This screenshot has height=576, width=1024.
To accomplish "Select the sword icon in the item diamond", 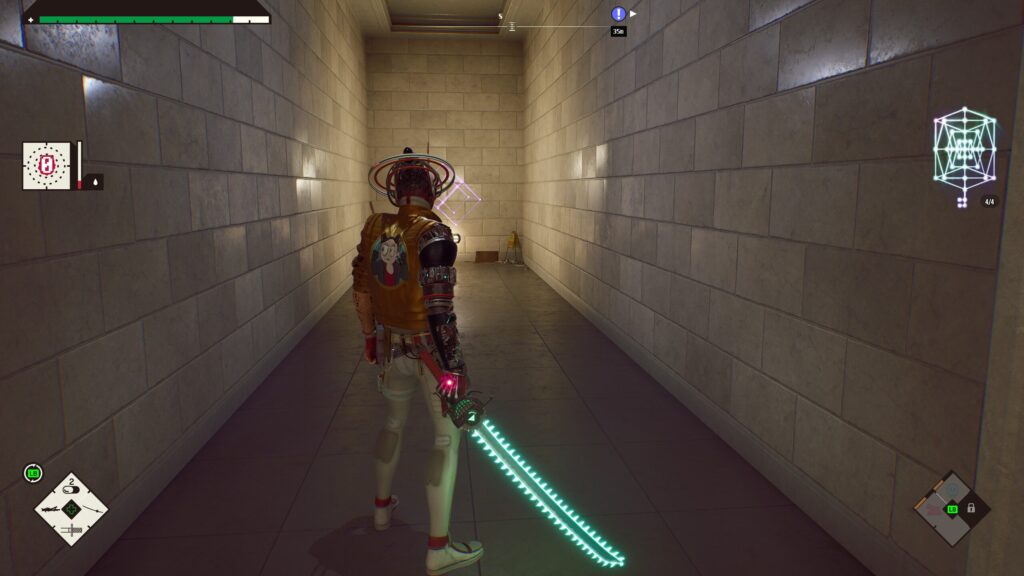I will pos(72,528).
